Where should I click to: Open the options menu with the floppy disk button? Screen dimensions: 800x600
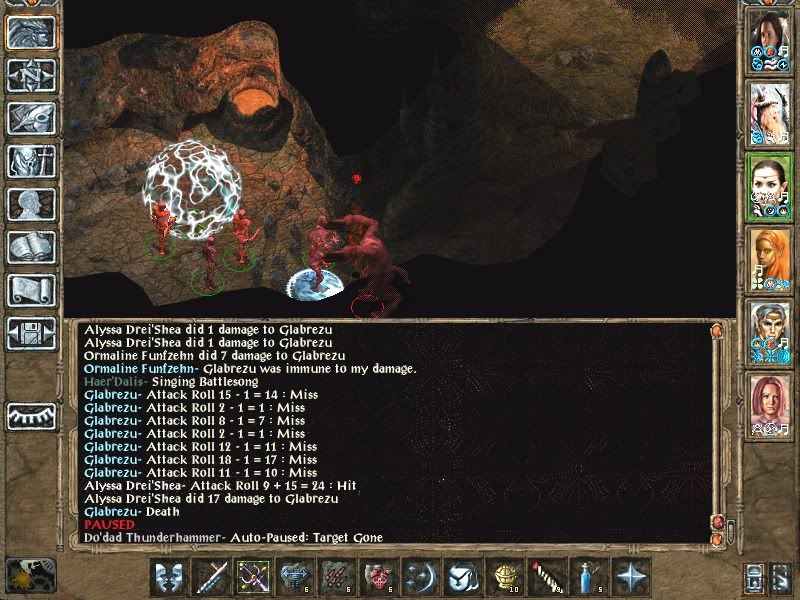click(x=31, y=333)
